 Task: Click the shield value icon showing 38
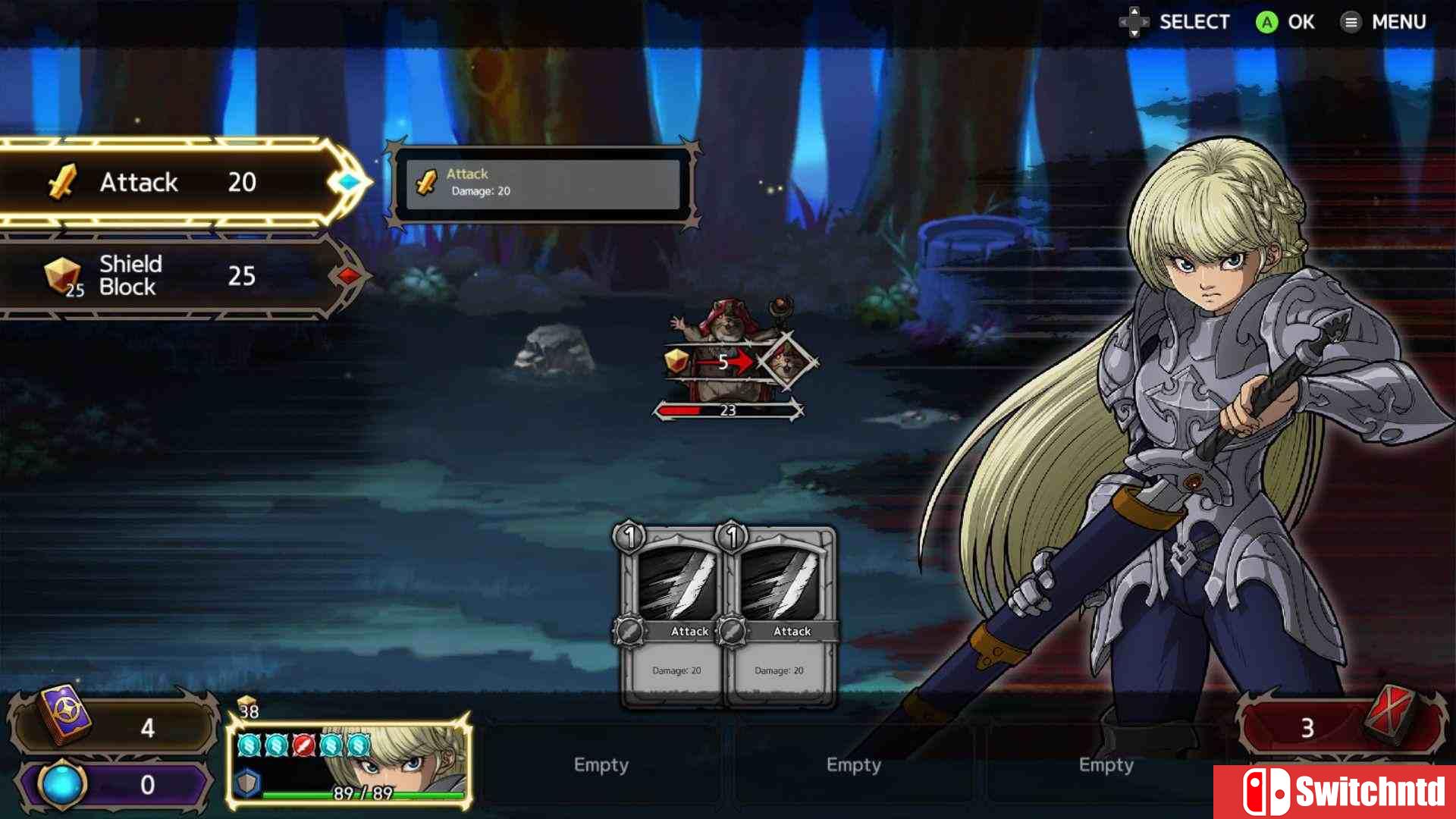[x=246, y=705]
